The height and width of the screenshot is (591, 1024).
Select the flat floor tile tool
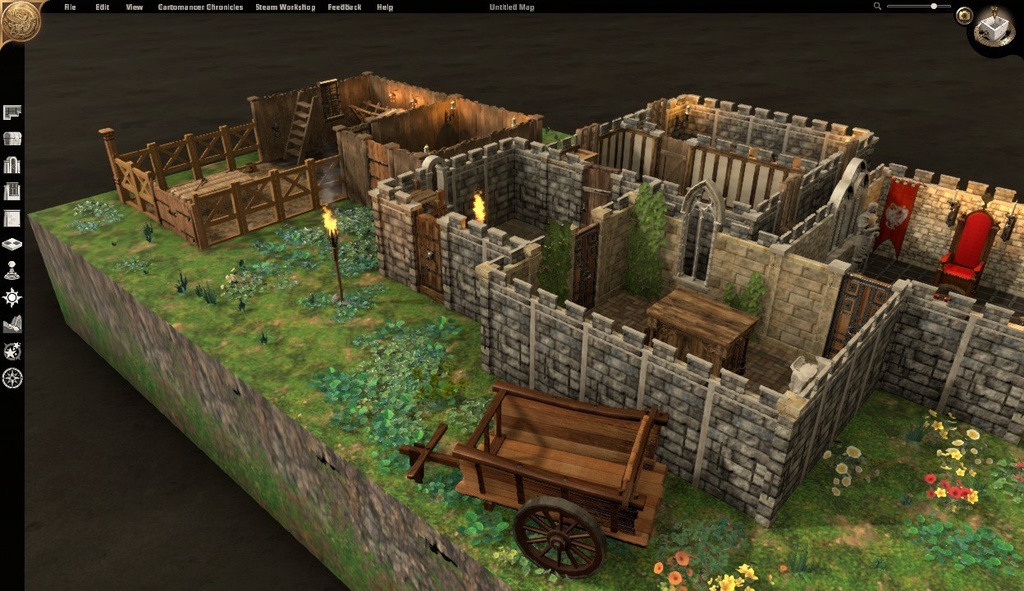(12, 218)
